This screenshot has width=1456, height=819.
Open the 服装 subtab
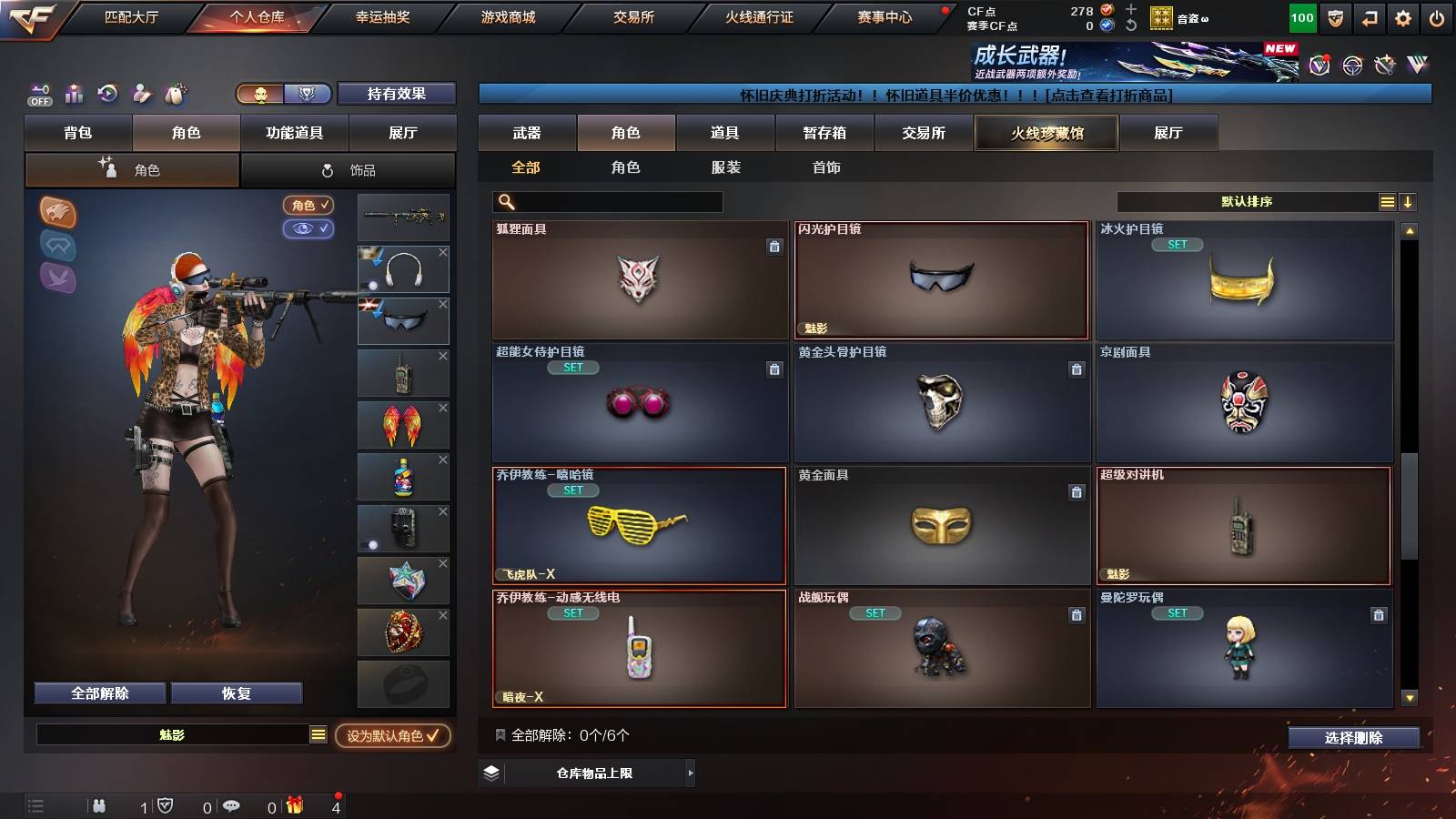[726, 167]
